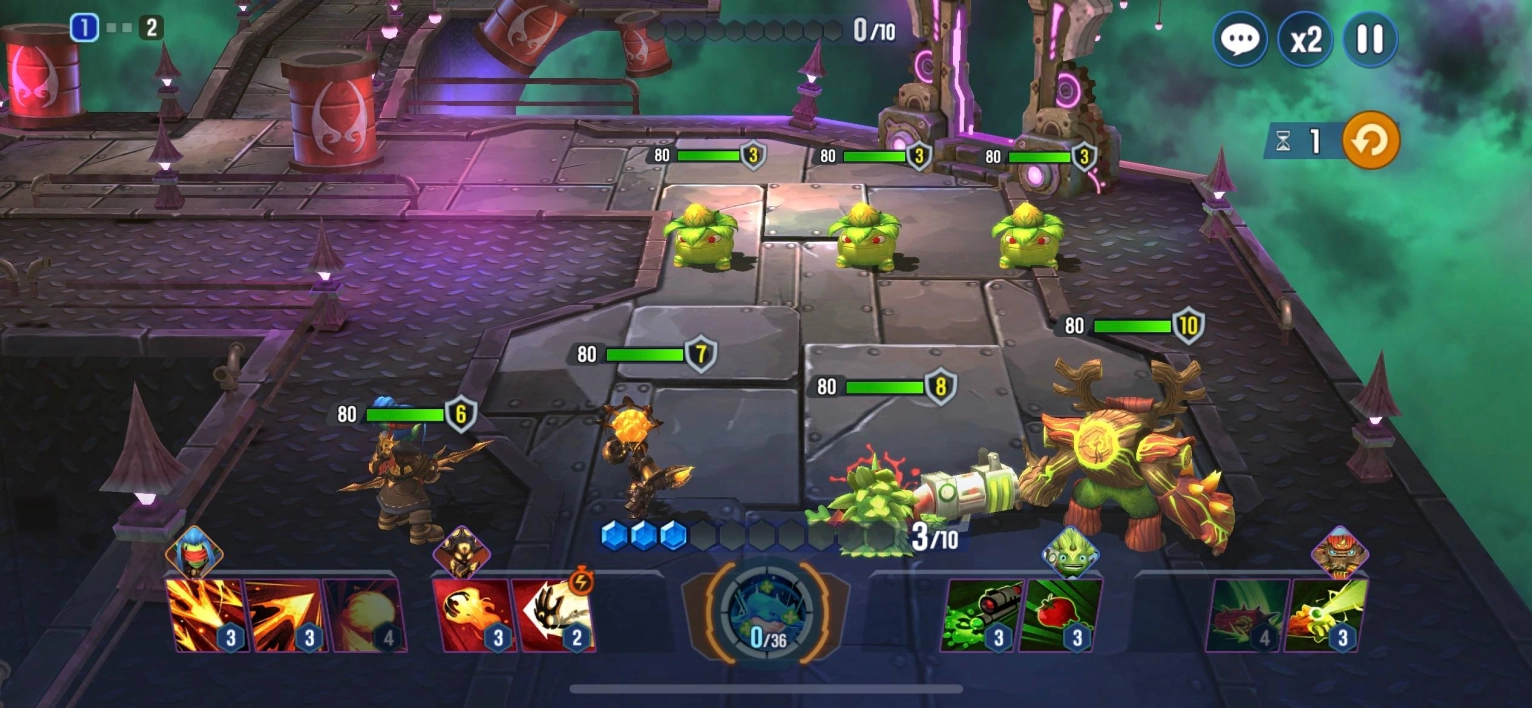Activate the glowing green beam card
Screen dimensions: 1532x708
(x=1326, y=615)
